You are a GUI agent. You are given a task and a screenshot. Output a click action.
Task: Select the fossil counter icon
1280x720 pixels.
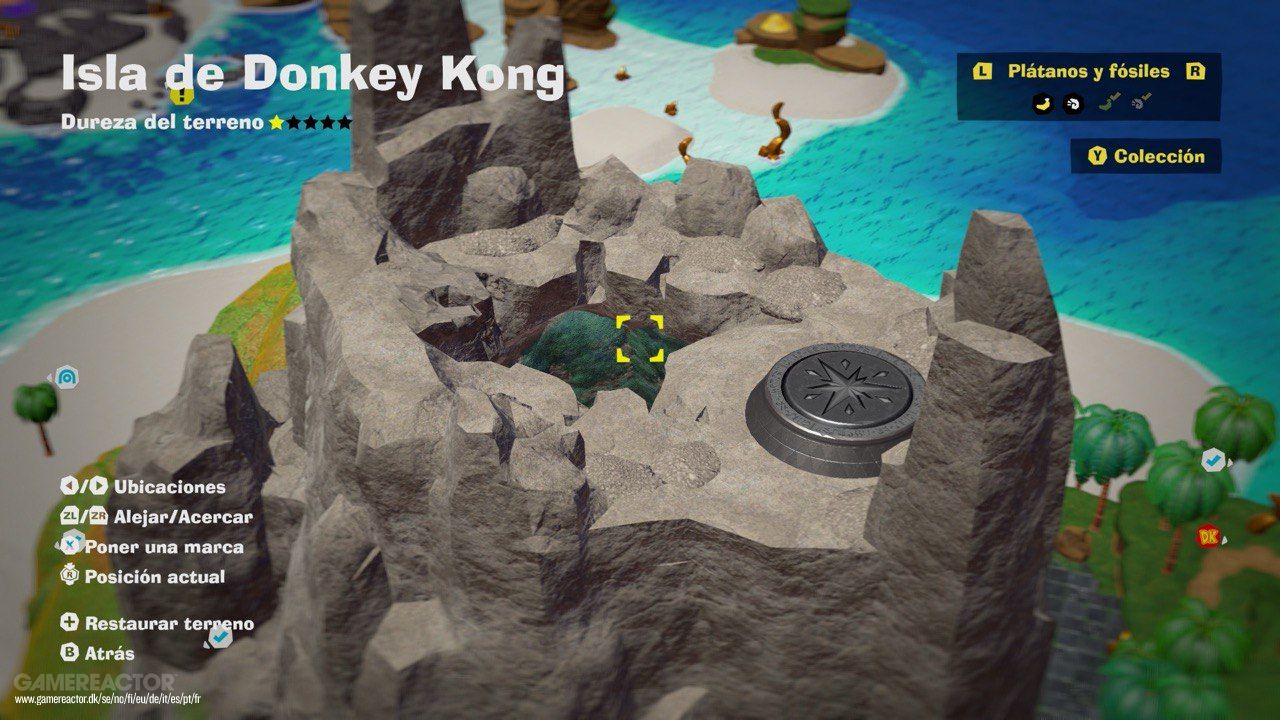(x=1072, y=104)
